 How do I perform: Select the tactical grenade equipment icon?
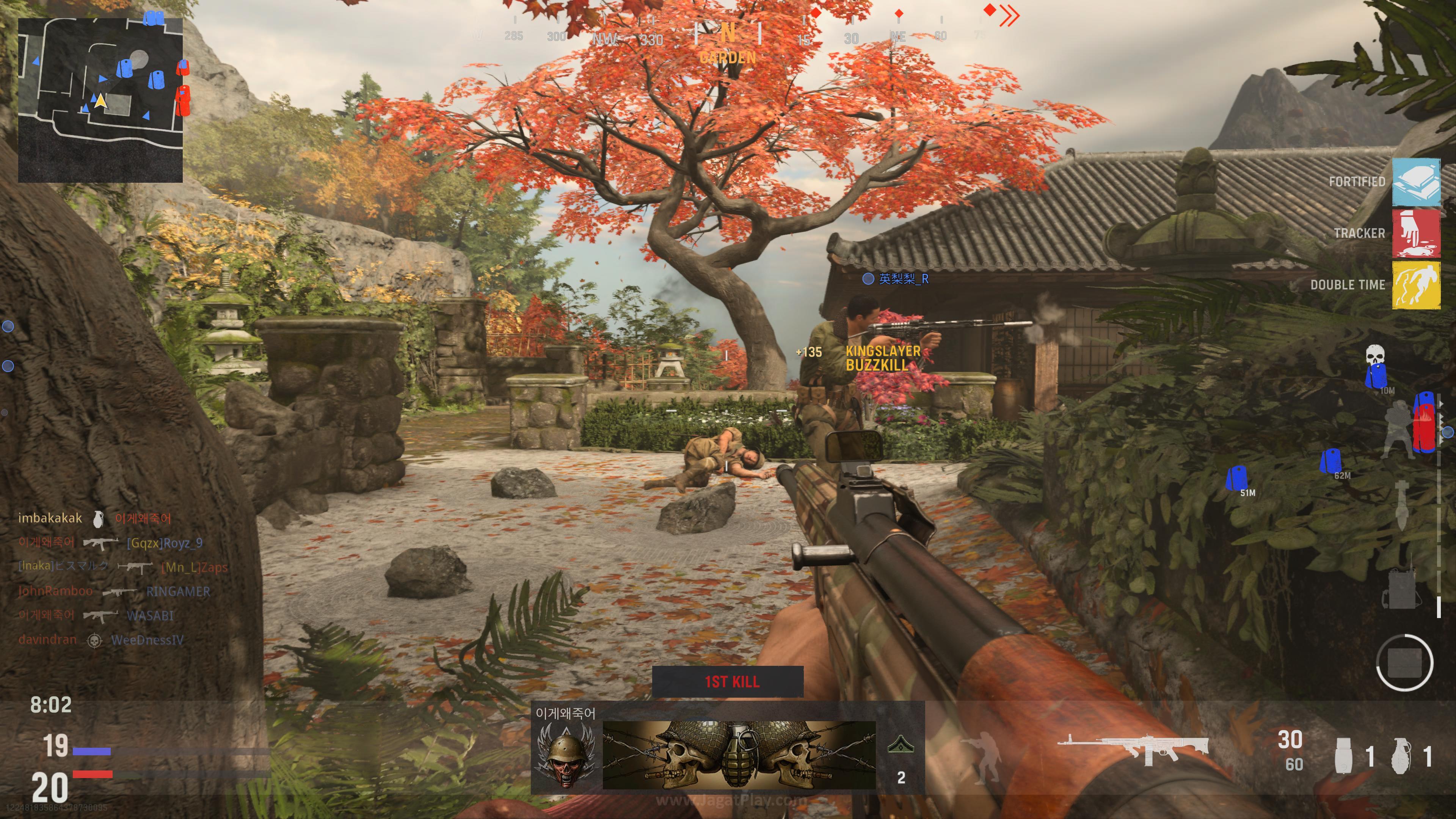tap(1345, 755)
